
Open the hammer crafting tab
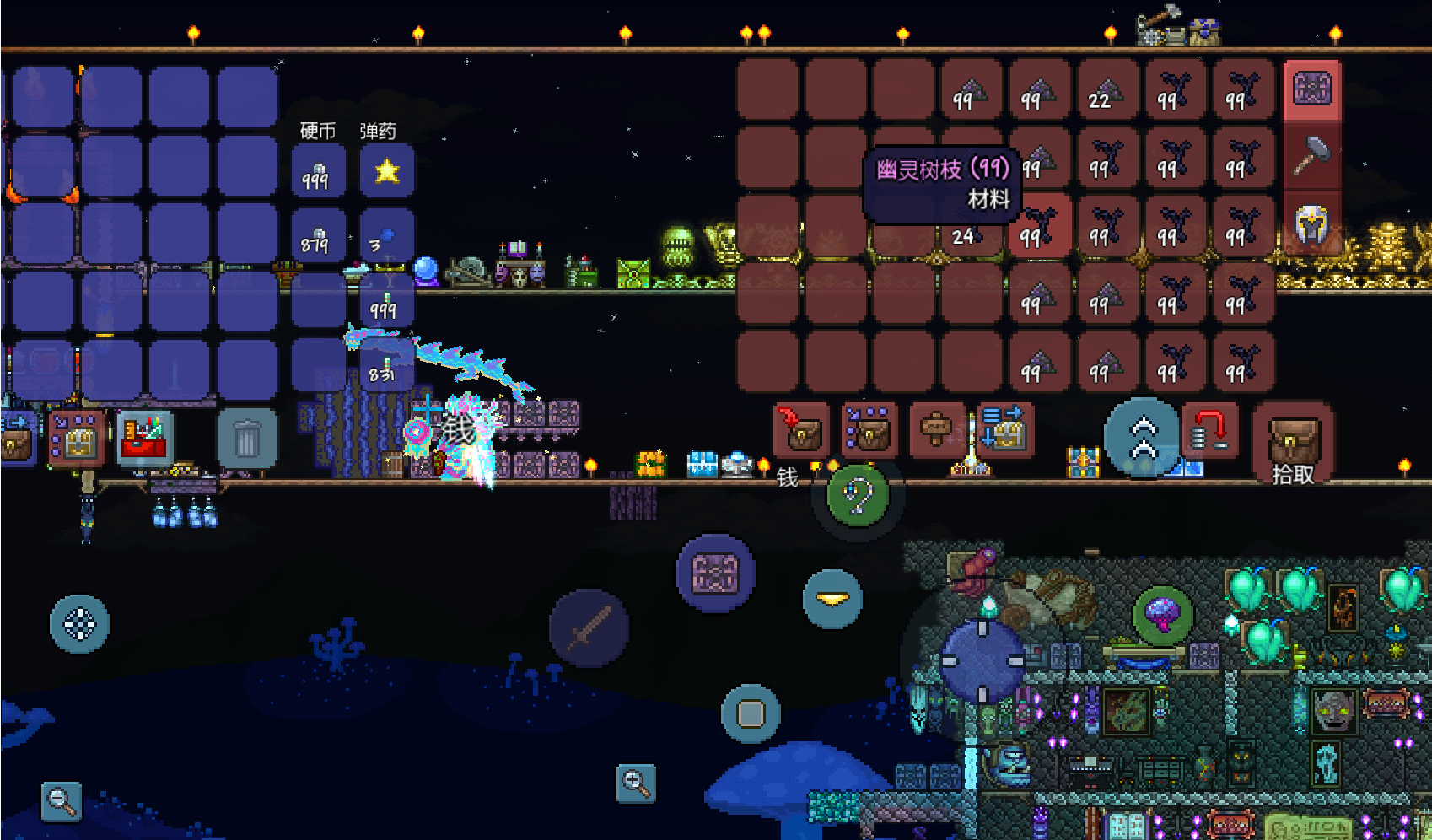click(x=1312, y=157)
